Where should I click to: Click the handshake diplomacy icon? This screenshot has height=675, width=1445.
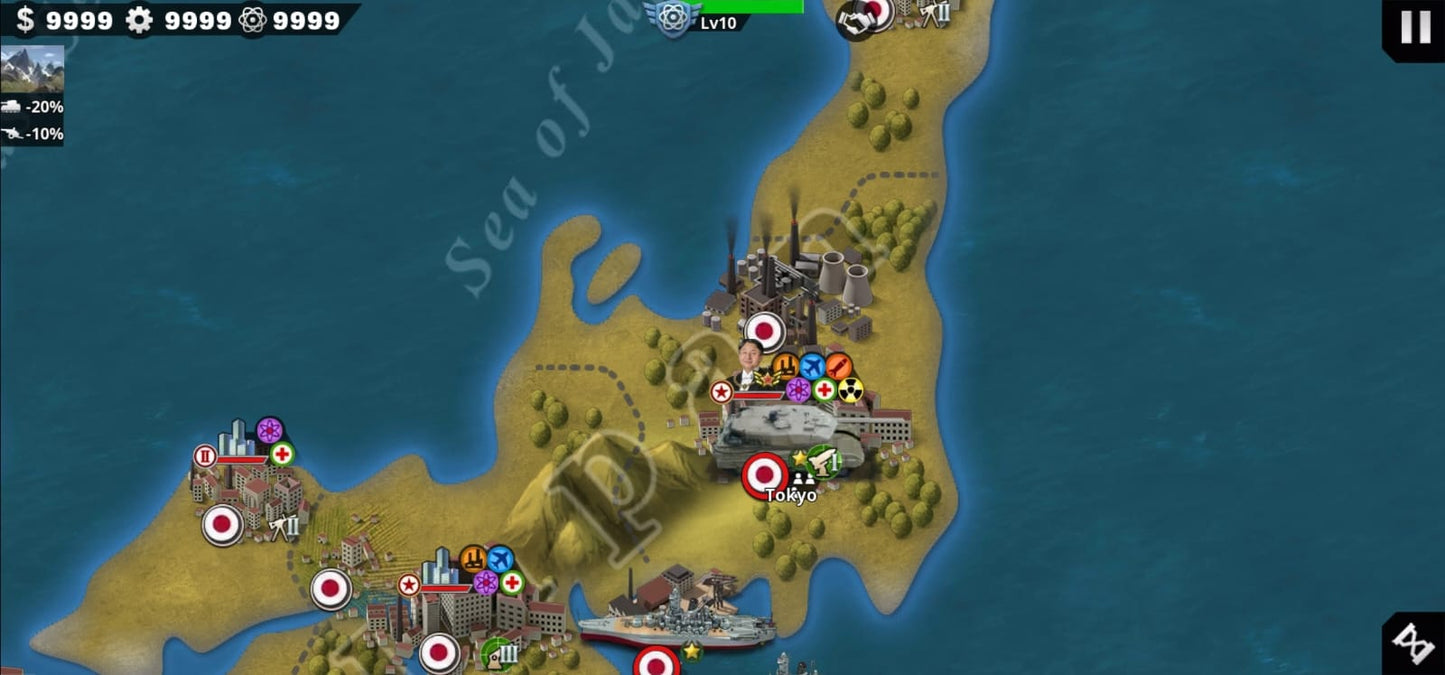pos(855,22)
